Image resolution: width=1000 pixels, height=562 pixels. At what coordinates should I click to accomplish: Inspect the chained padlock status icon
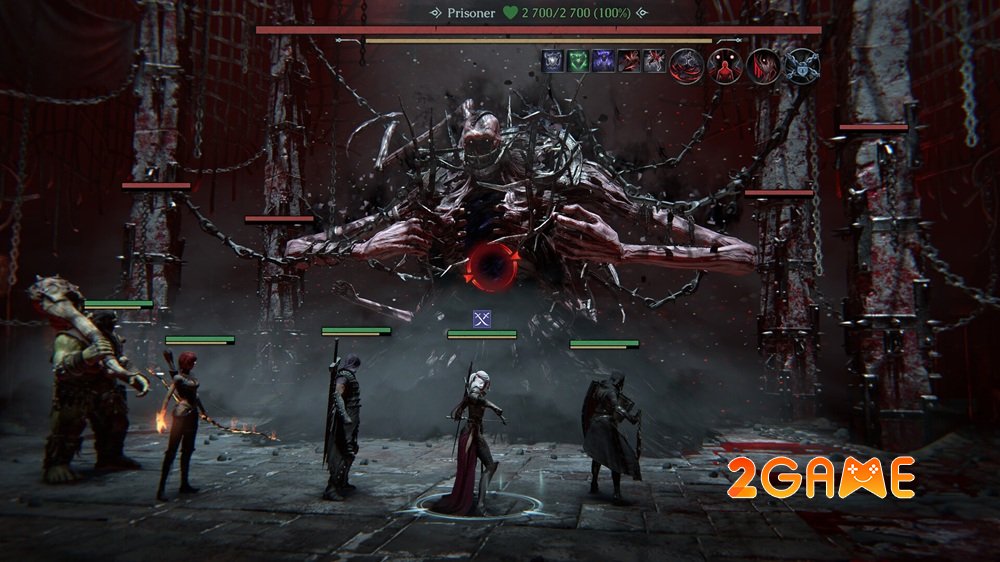coord(800,65)
